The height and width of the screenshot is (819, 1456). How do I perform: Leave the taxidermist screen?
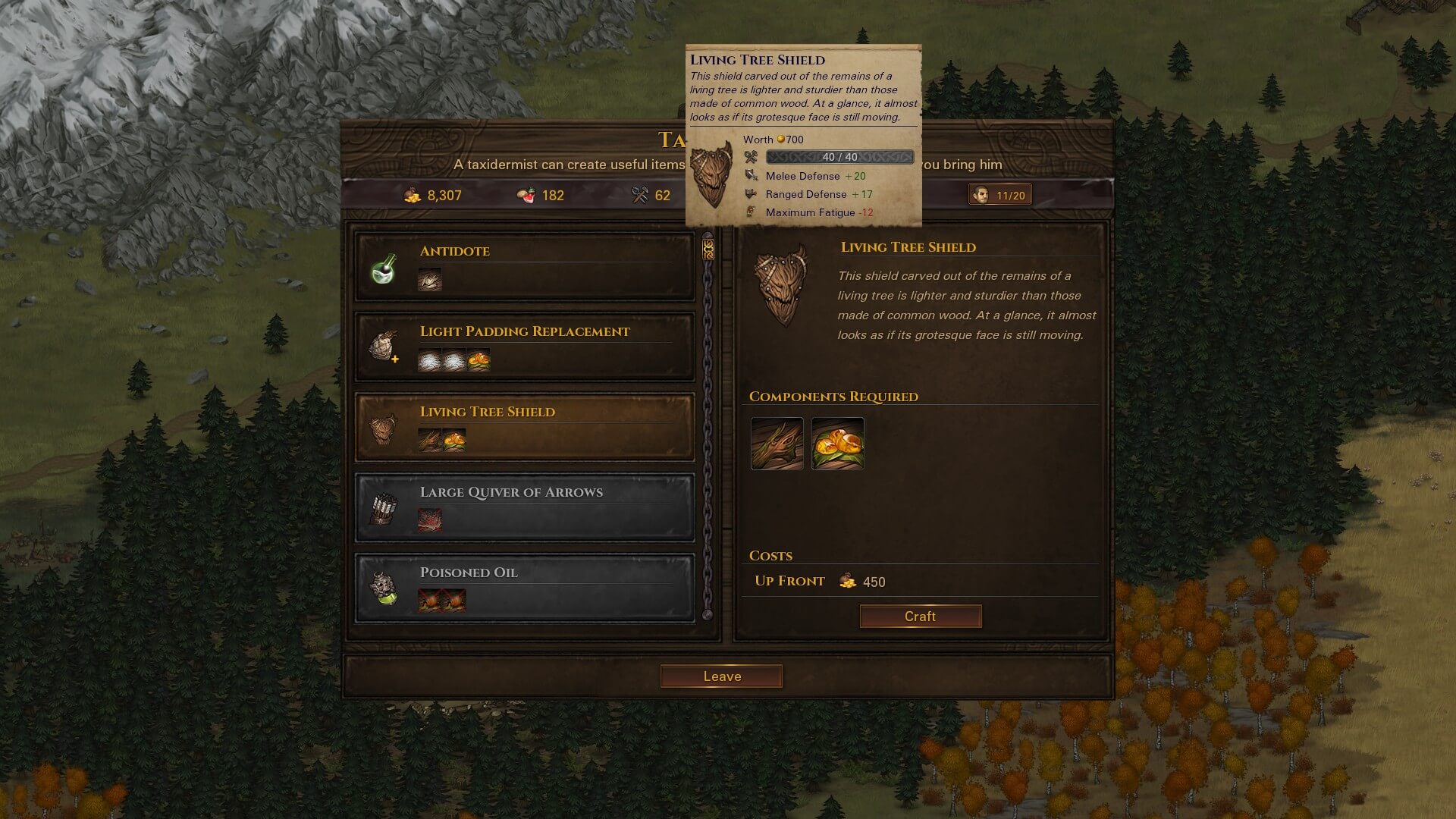(x=721, y=676)
